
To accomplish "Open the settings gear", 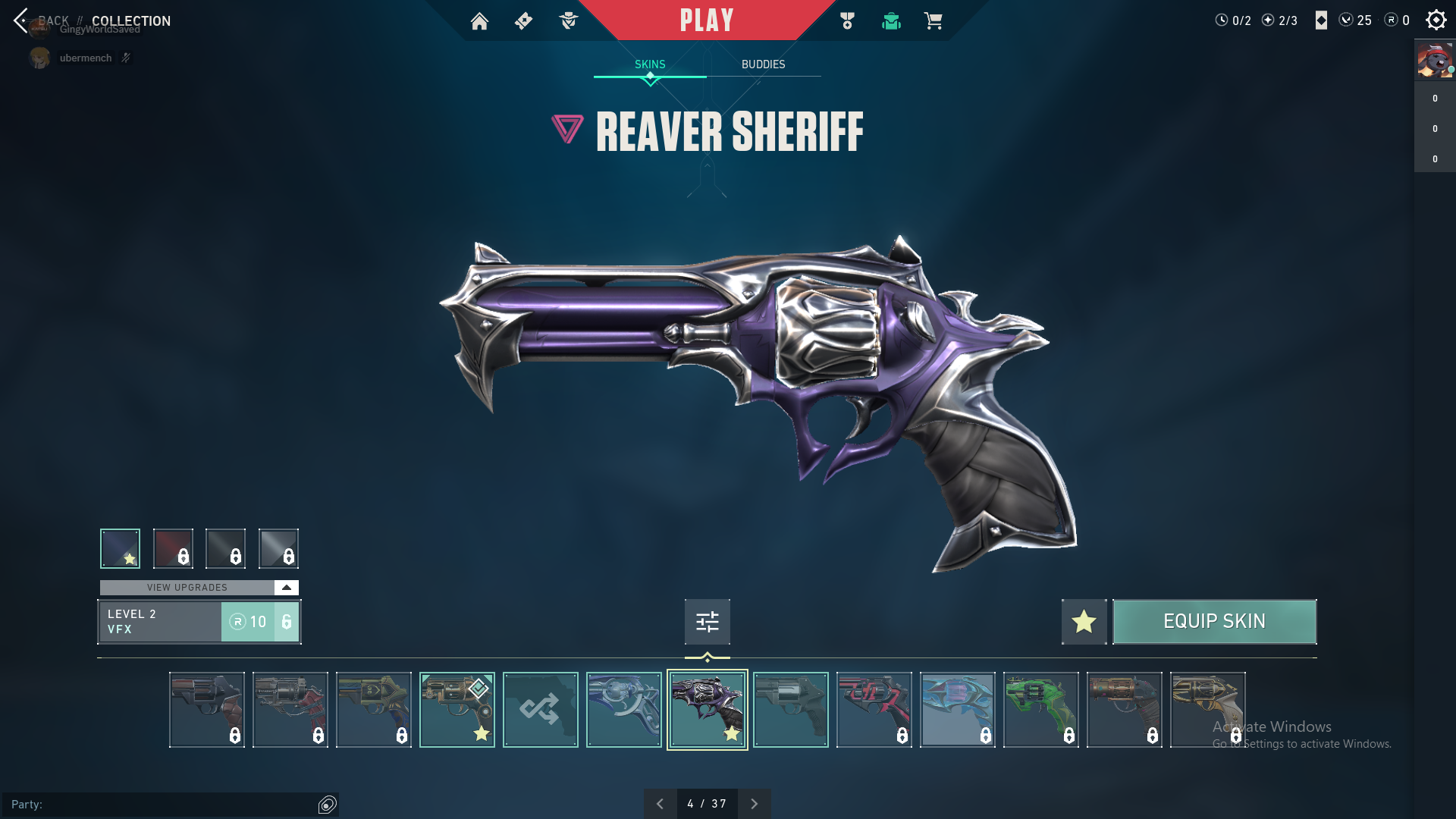I will [1436, 20].
